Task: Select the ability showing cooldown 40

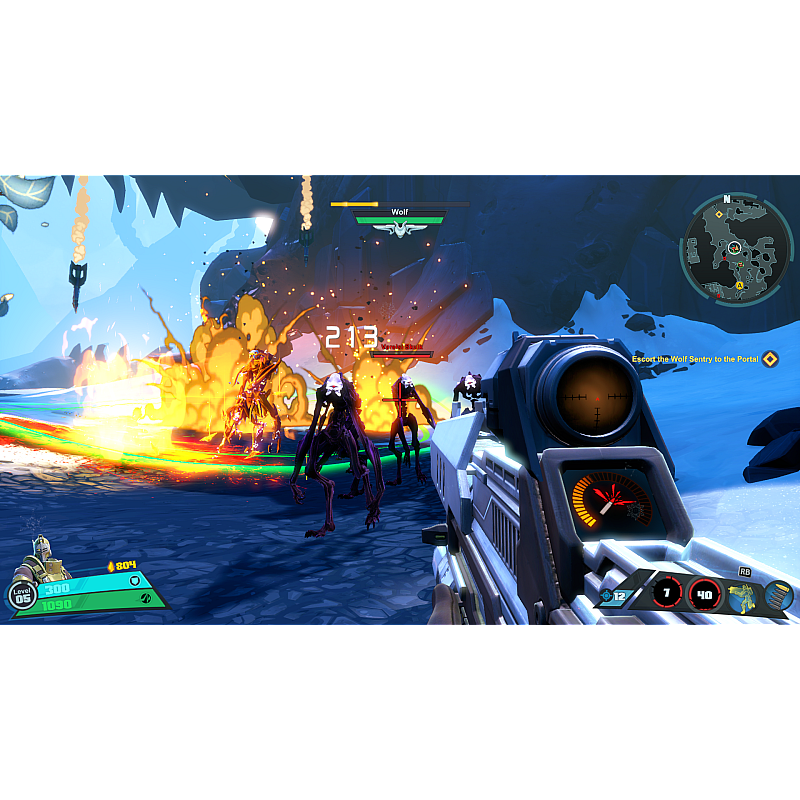Action: point(704,594)
